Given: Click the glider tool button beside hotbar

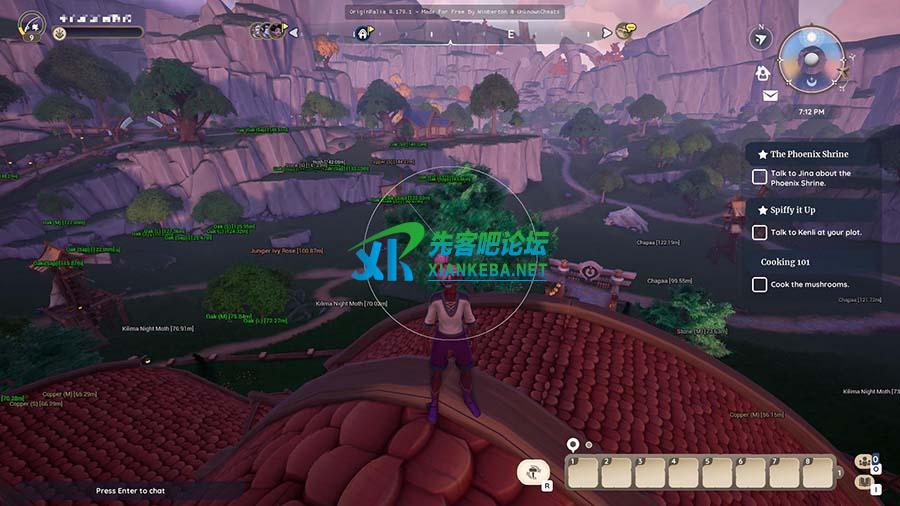Looking at the screenshot, I should tap(534, 472).
